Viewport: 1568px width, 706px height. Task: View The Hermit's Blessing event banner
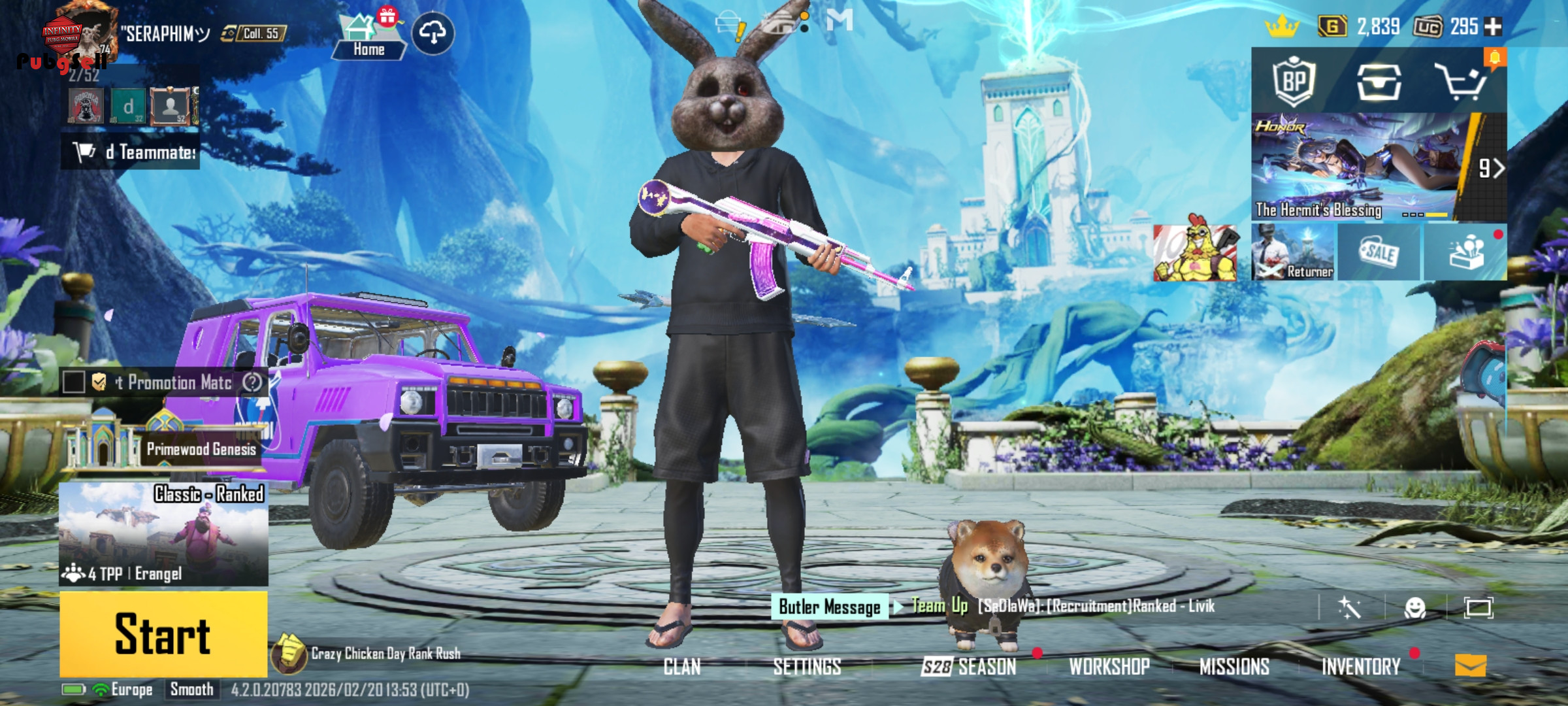(x=1359, y=167)
